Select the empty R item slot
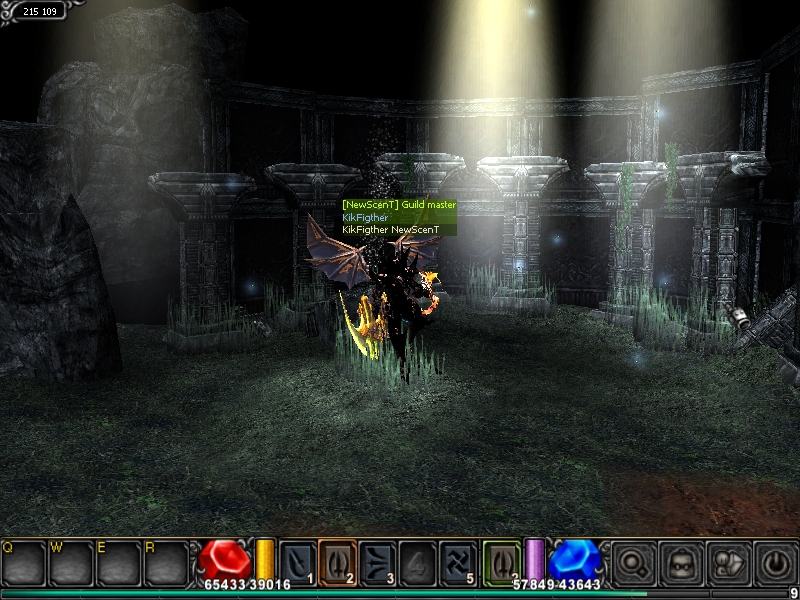Viewport: 800px width, 600px height. click(165, 564)
